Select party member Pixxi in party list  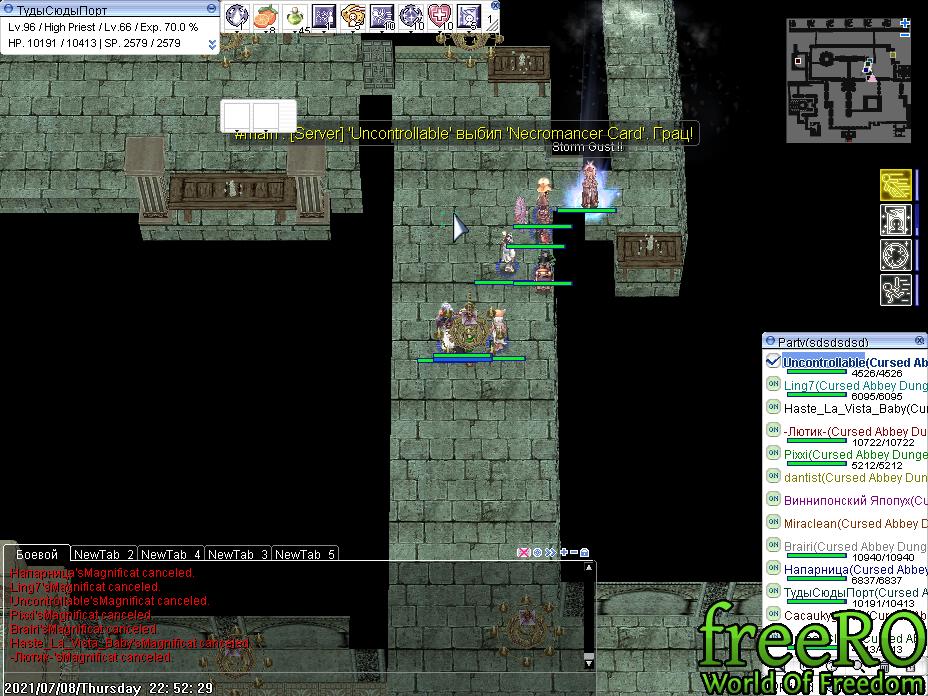click(796, 454)
